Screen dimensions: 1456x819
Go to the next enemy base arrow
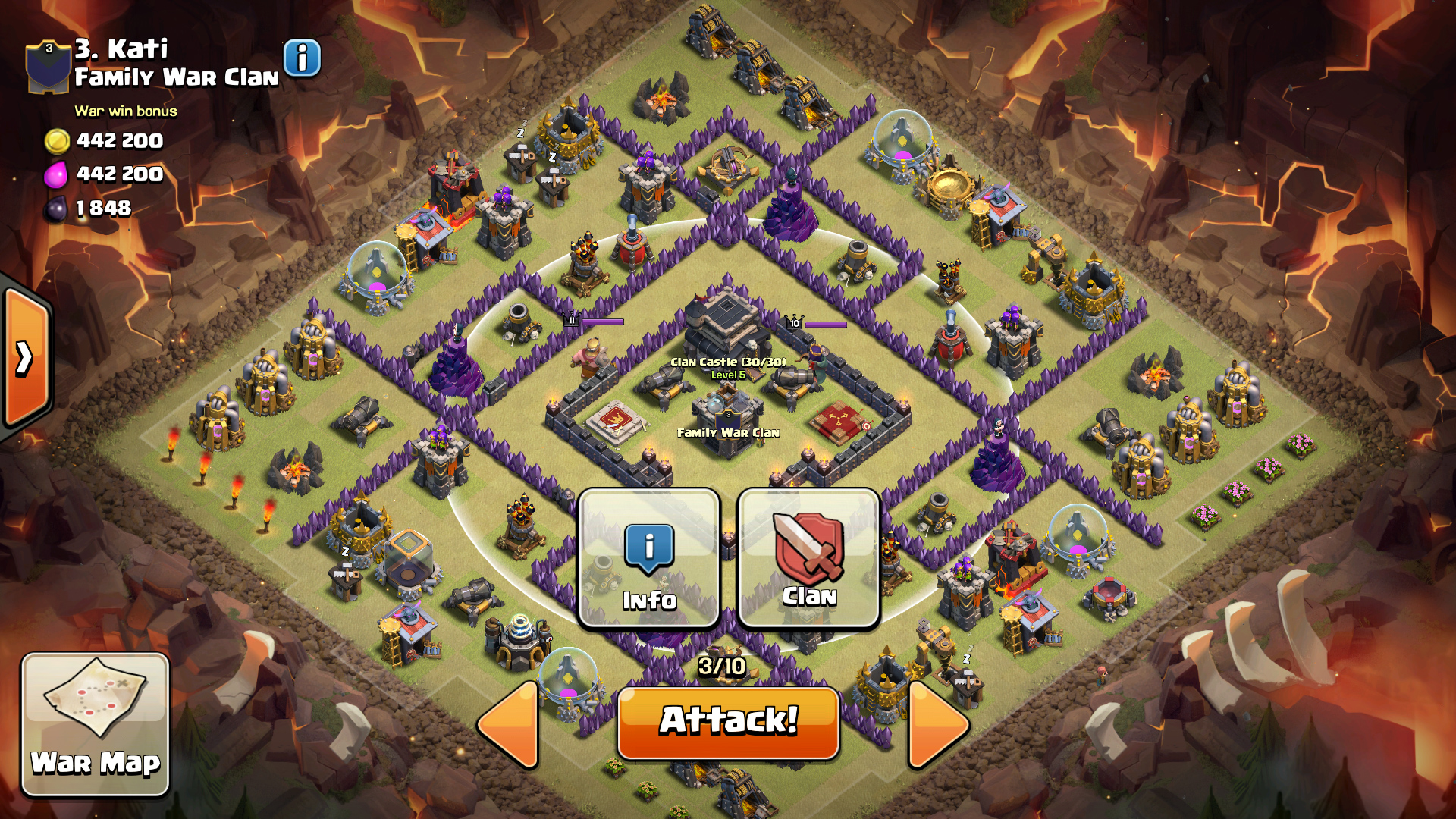click(x=937, y=724)
